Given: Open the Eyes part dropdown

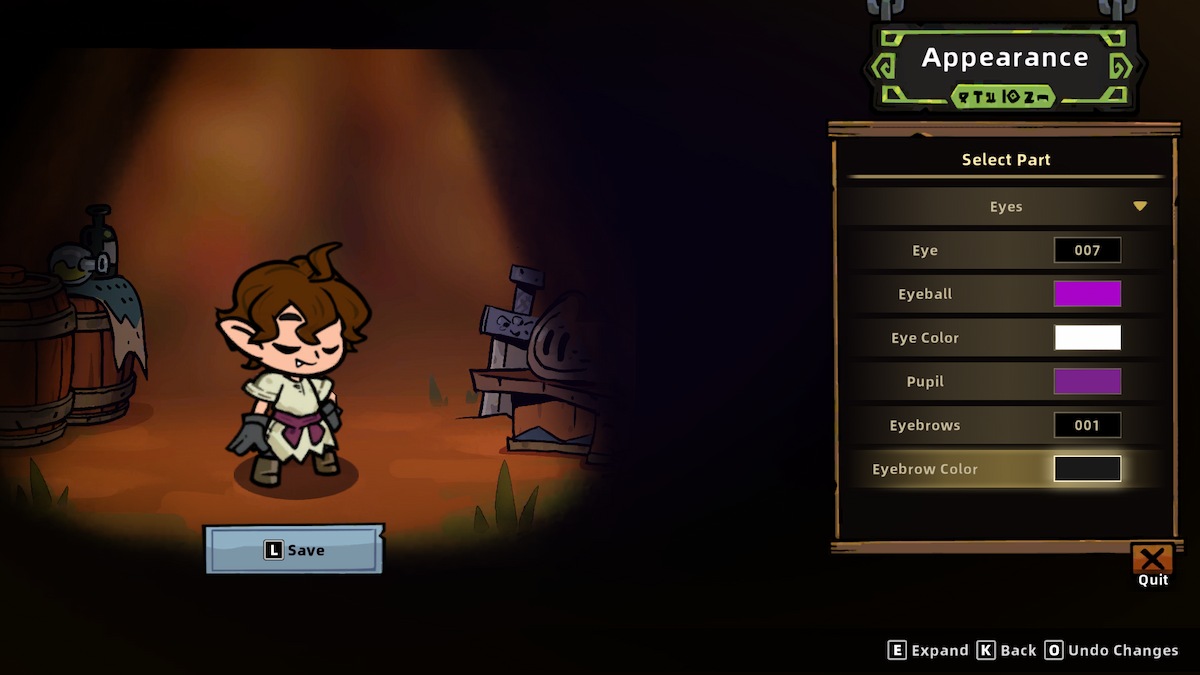Looking at the screenshot, I should coord(1005,207).
